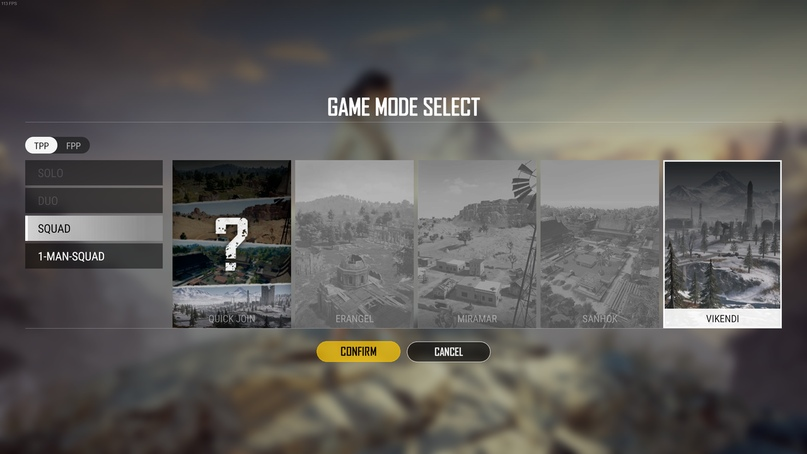The height and width of the screenshot is (454, 807).
Task: Choose the Quick Join map tile
Action: 232,244
